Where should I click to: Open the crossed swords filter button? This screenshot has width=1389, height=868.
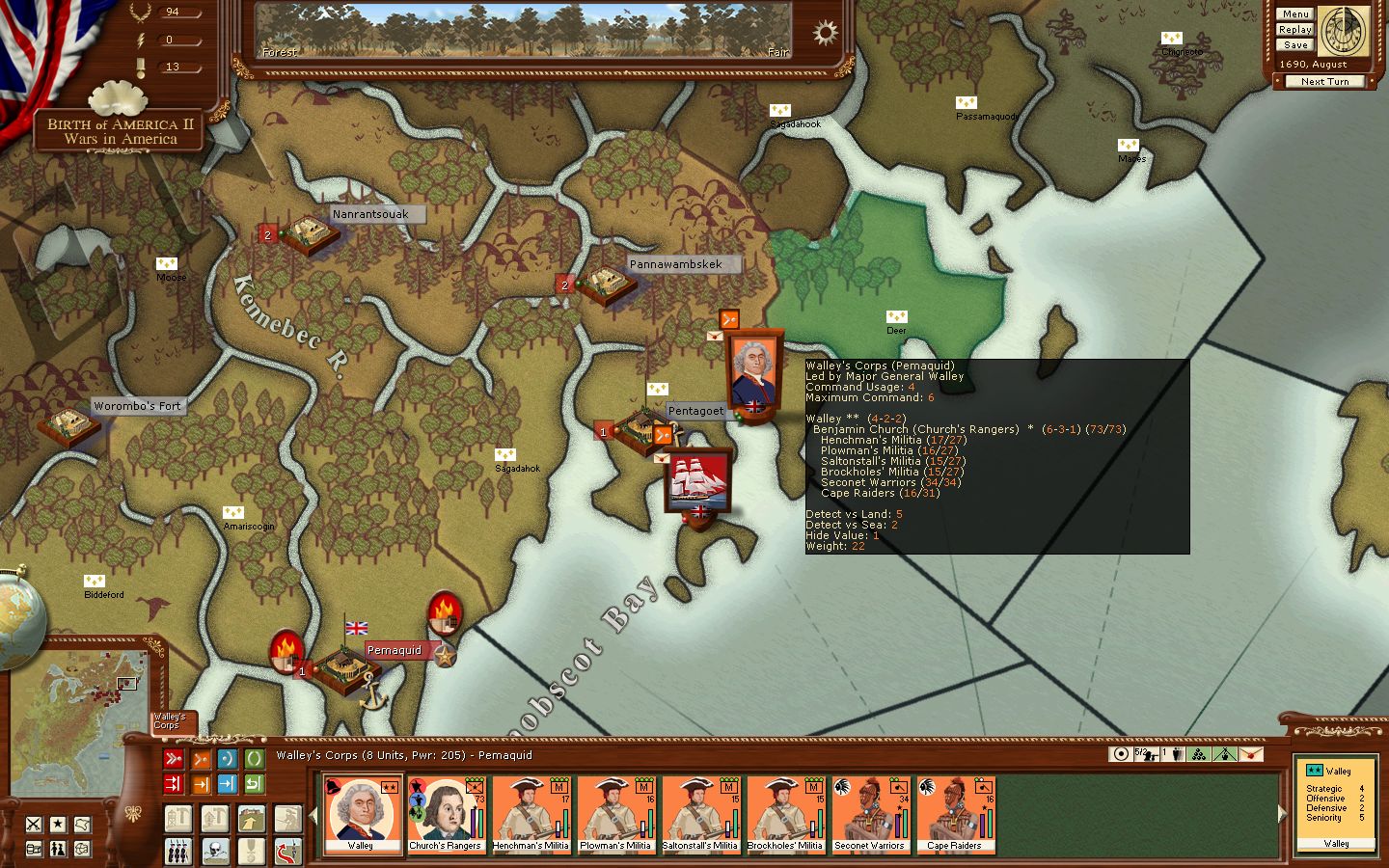coord(34,824)
